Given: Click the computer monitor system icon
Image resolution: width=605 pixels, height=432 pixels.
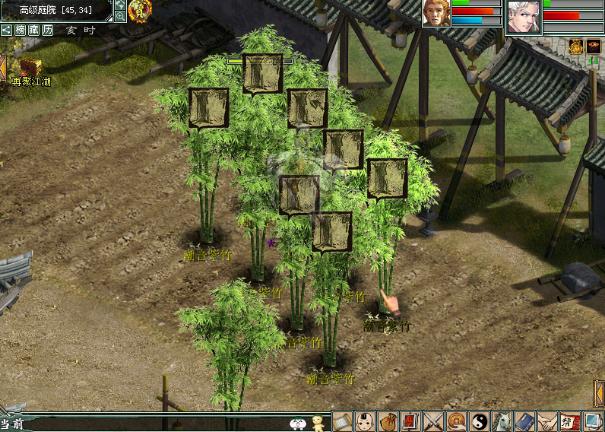Looking at the screenshot, I should click(594, 422).
